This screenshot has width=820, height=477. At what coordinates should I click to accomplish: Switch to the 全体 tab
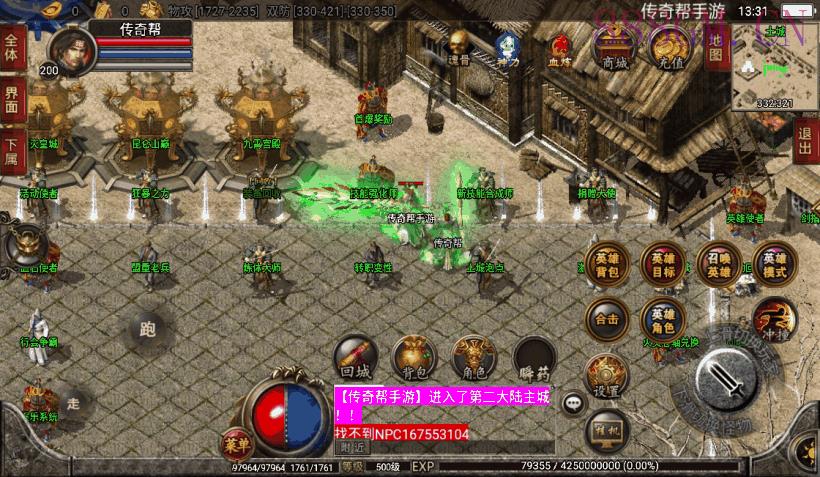tap(12, 48)
